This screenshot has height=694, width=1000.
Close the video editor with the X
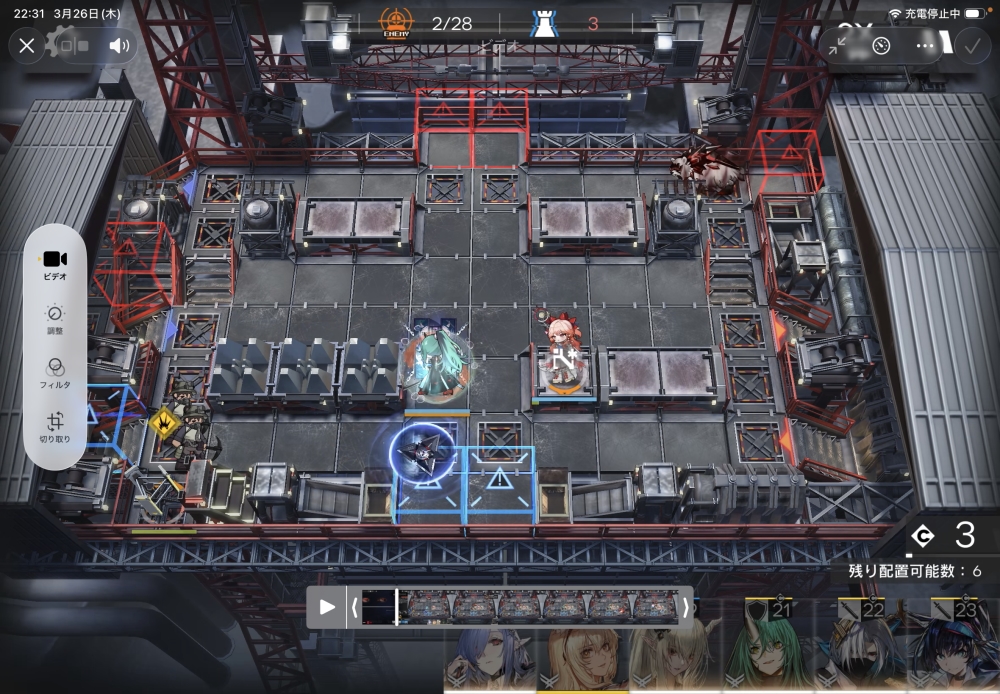[27, 45]
